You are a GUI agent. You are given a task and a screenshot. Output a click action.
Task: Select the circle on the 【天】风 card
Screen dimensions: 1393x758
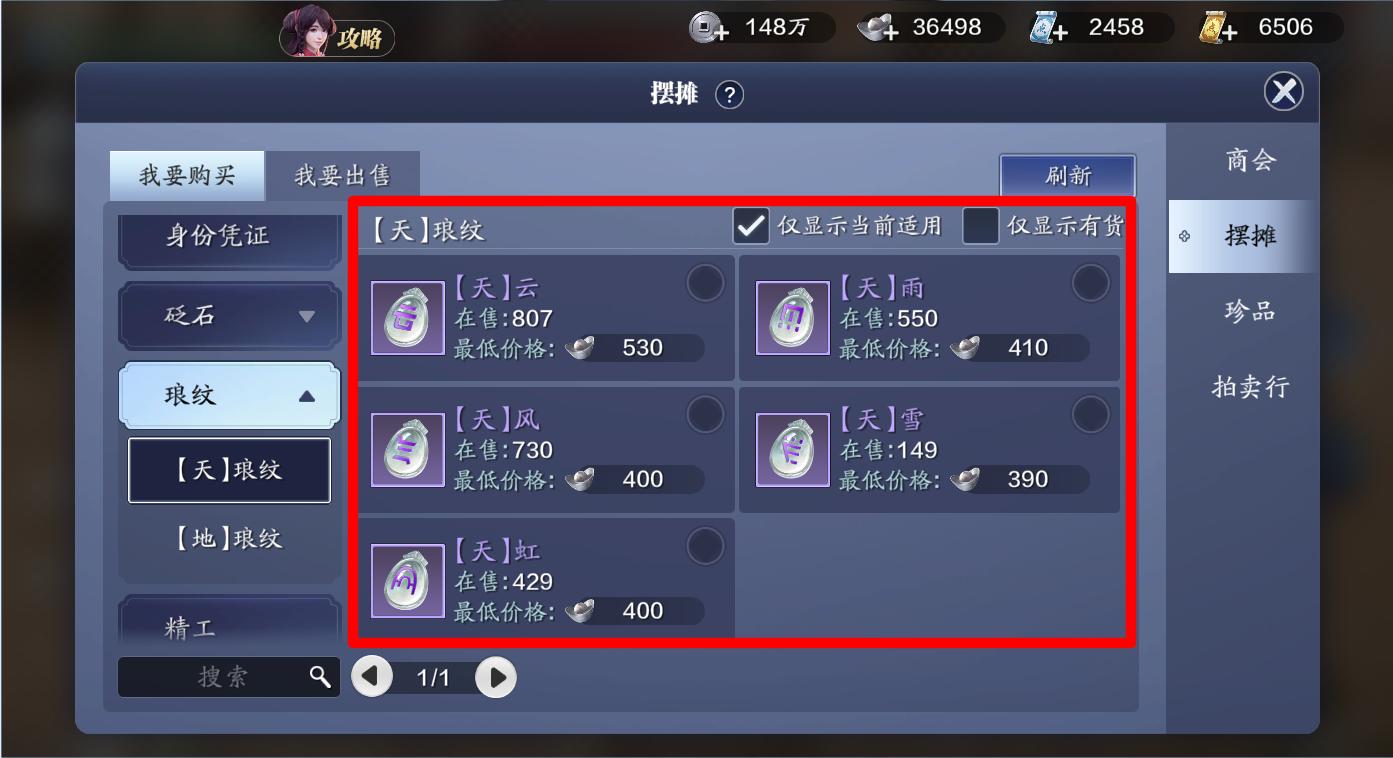click(x=706, y=415)
